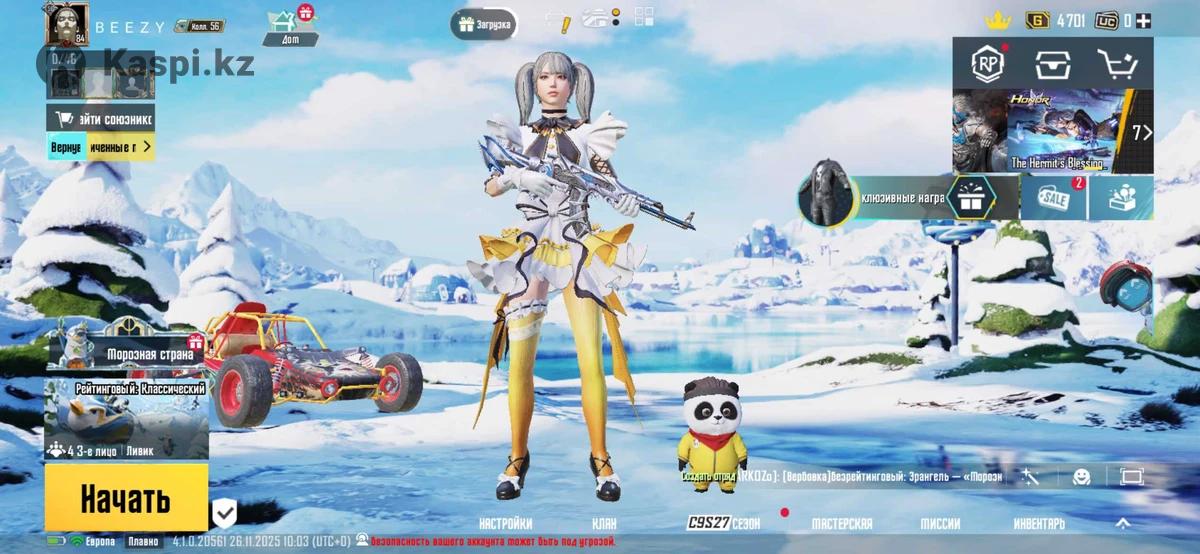Open the RP Royale Pass icon
This screenshot has height=554, width=1200.
pos(989,65)
